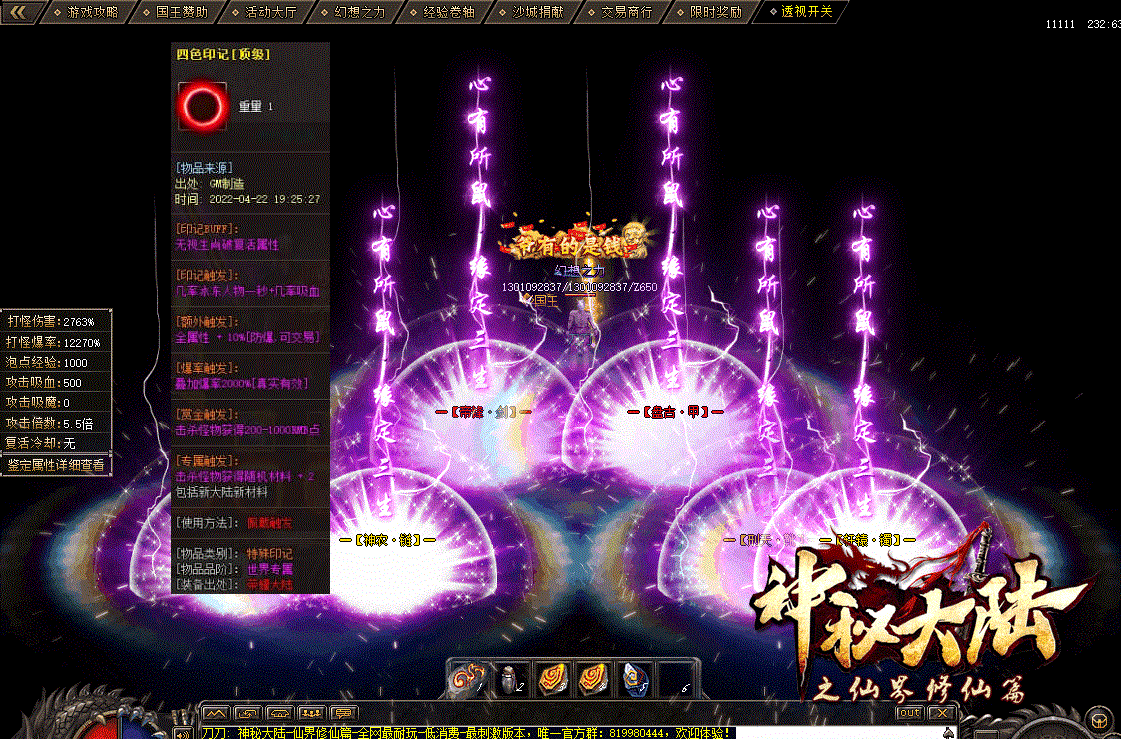This screenshot has width=1121, height=739.
Task: Click the red ring 四色印记 item icon
Action: [202, 105]
